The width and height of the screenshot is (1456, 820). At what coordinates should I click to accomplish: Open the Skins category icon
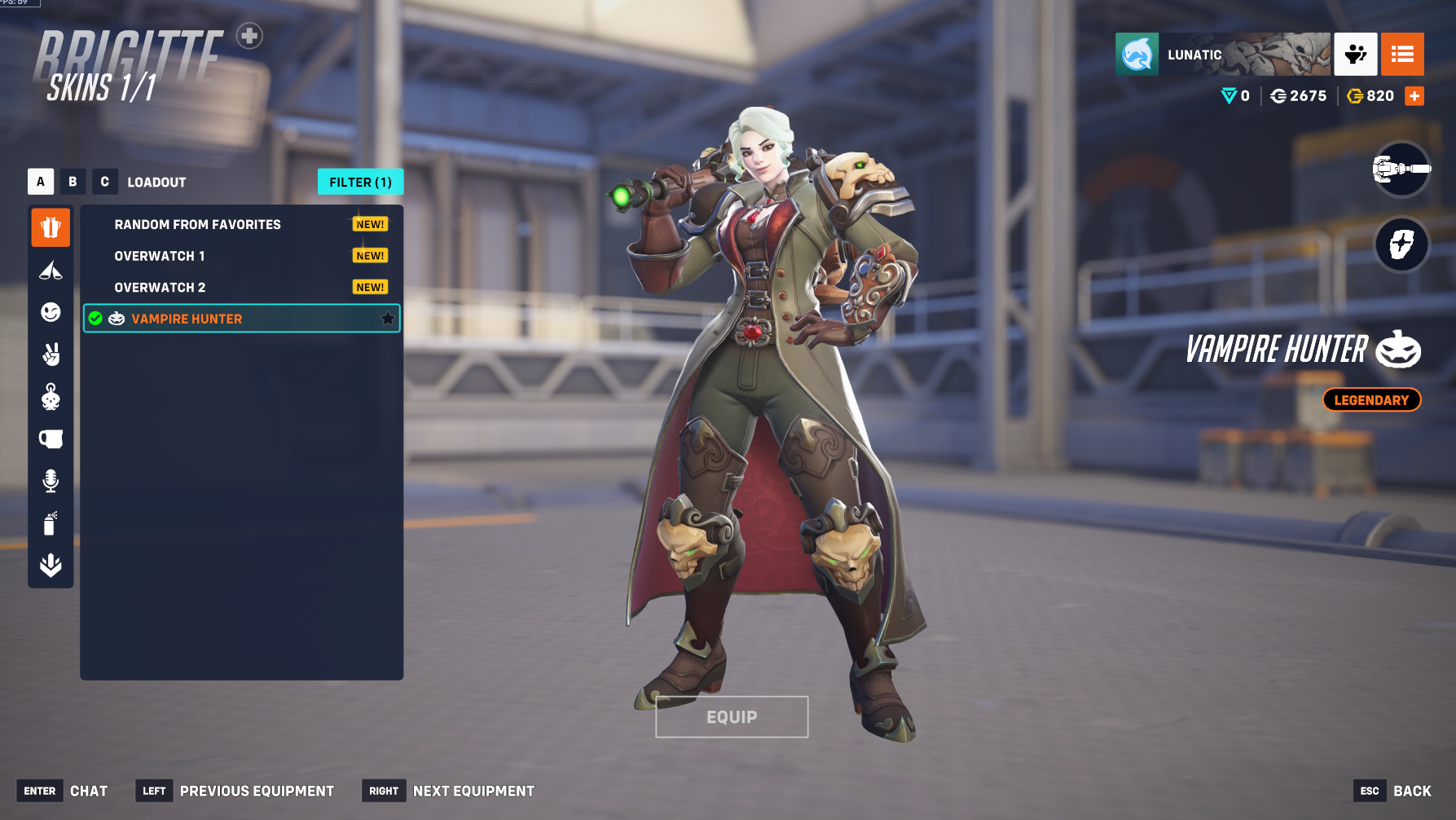coord(51,227)
